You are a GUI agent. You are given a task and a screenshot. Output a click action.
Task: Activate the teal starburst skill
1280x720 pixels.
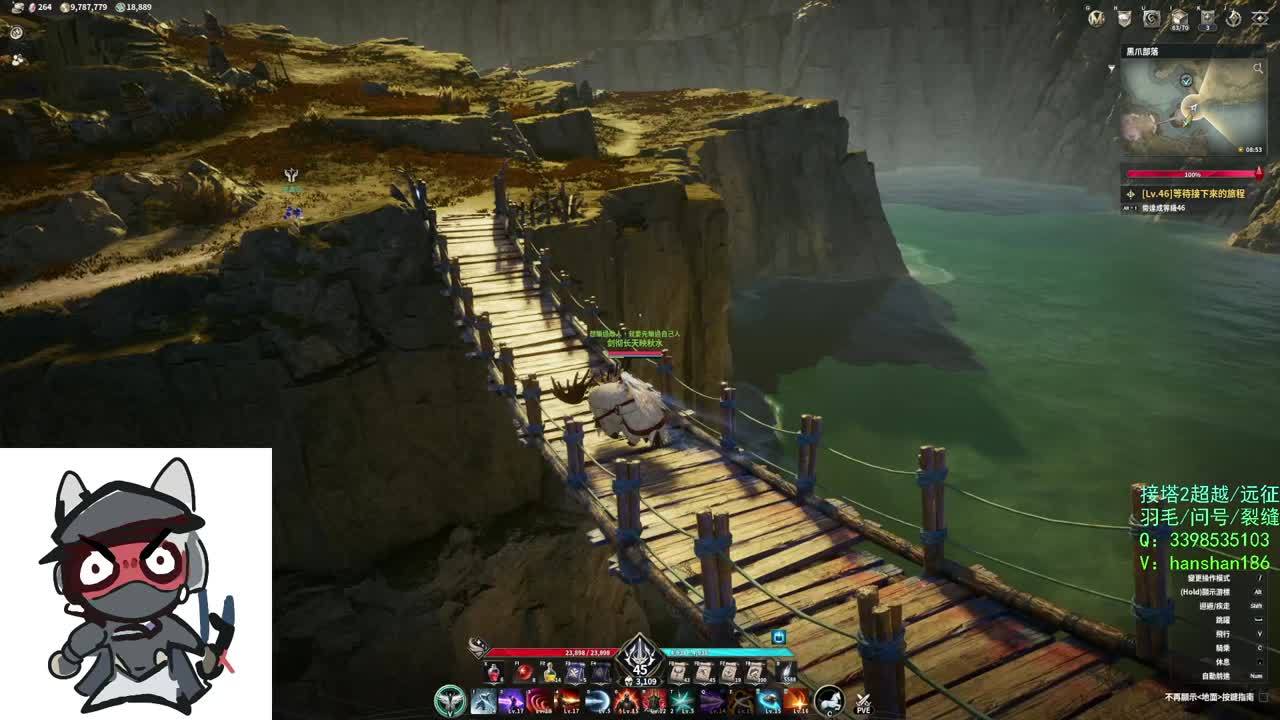683,701
